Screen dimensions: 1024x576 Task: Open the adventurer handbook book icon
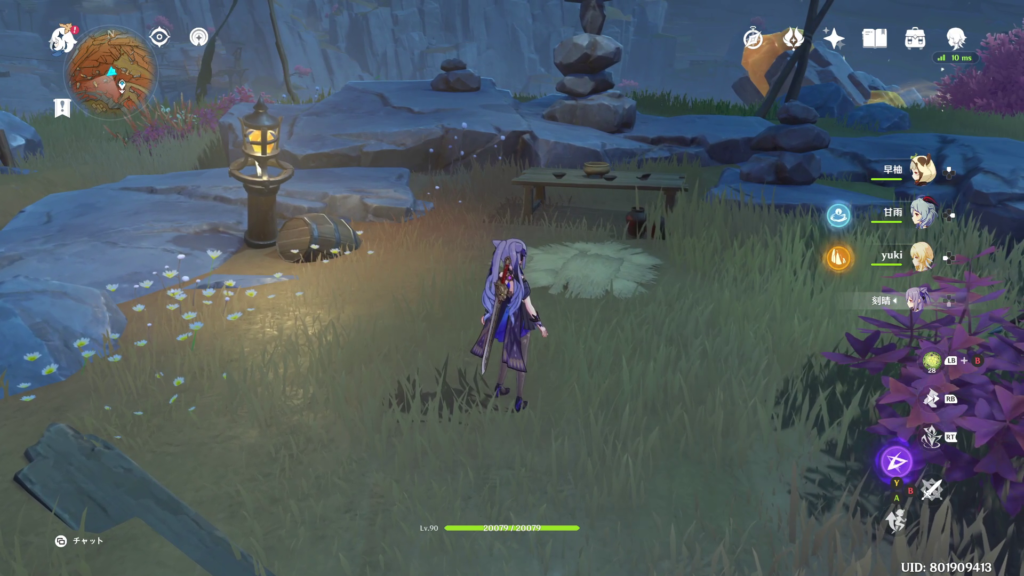875,38
